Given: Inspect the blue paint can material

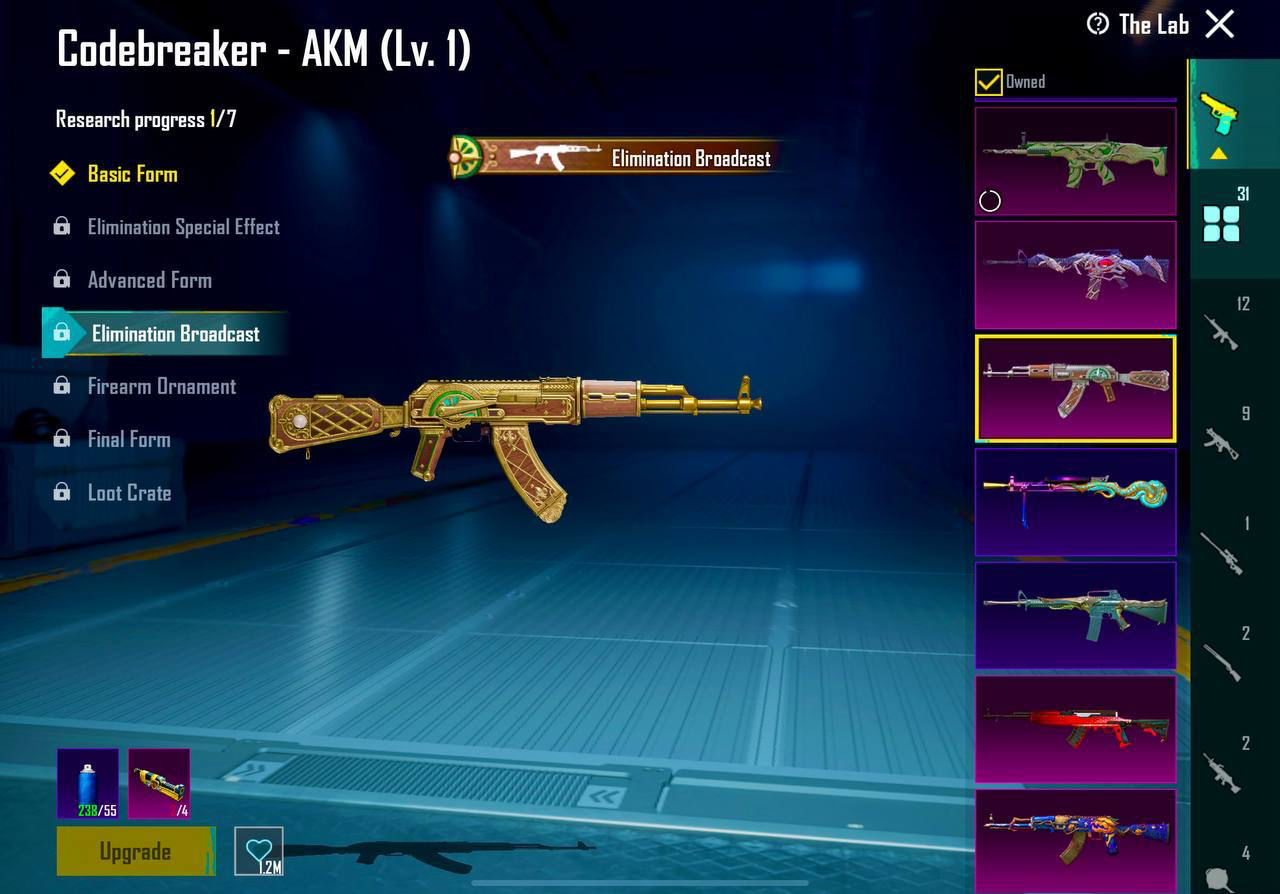Looking at the screenshot, I should 88,784.
